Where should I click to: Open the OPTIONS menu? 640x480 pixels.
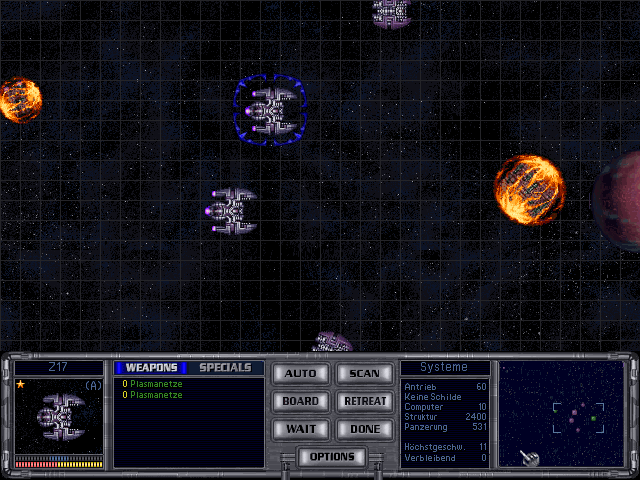(332, 457)
